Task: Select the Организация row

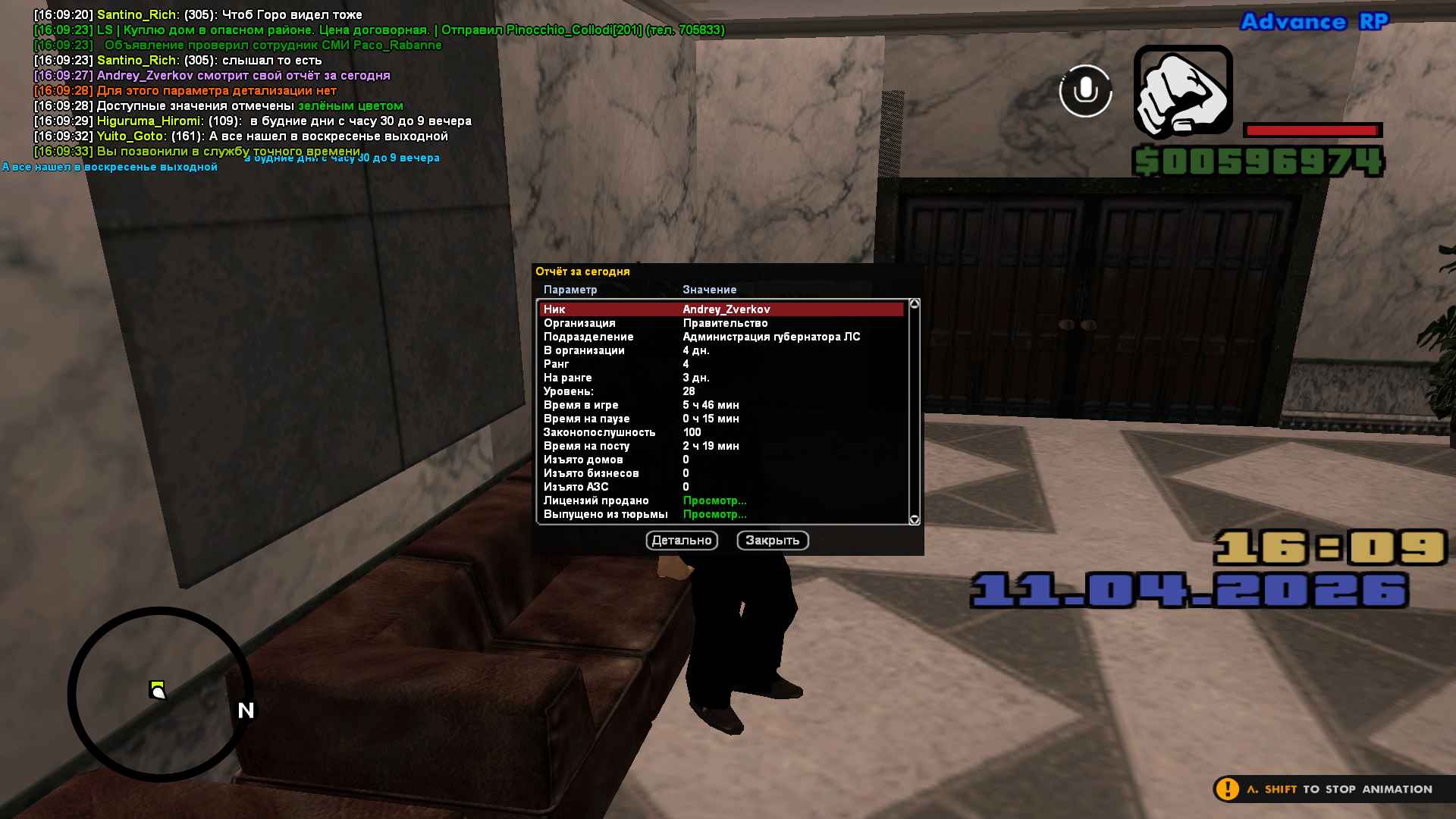Action: pyautogui.click(x=720, y=323)
